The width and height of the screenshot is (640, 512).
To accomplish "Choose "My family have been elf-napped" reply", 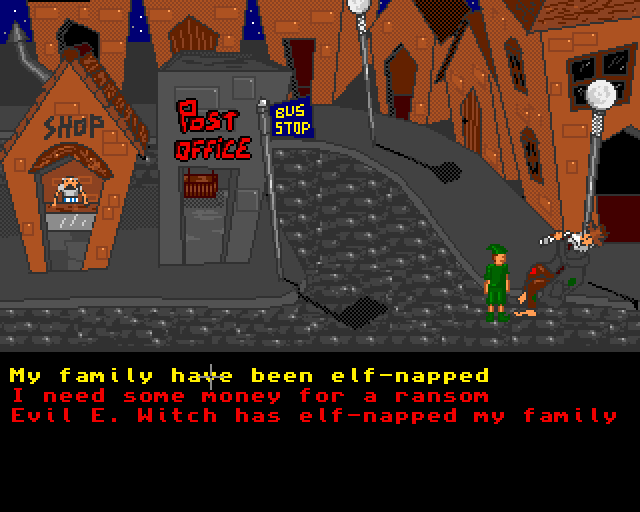I will 249,376.
